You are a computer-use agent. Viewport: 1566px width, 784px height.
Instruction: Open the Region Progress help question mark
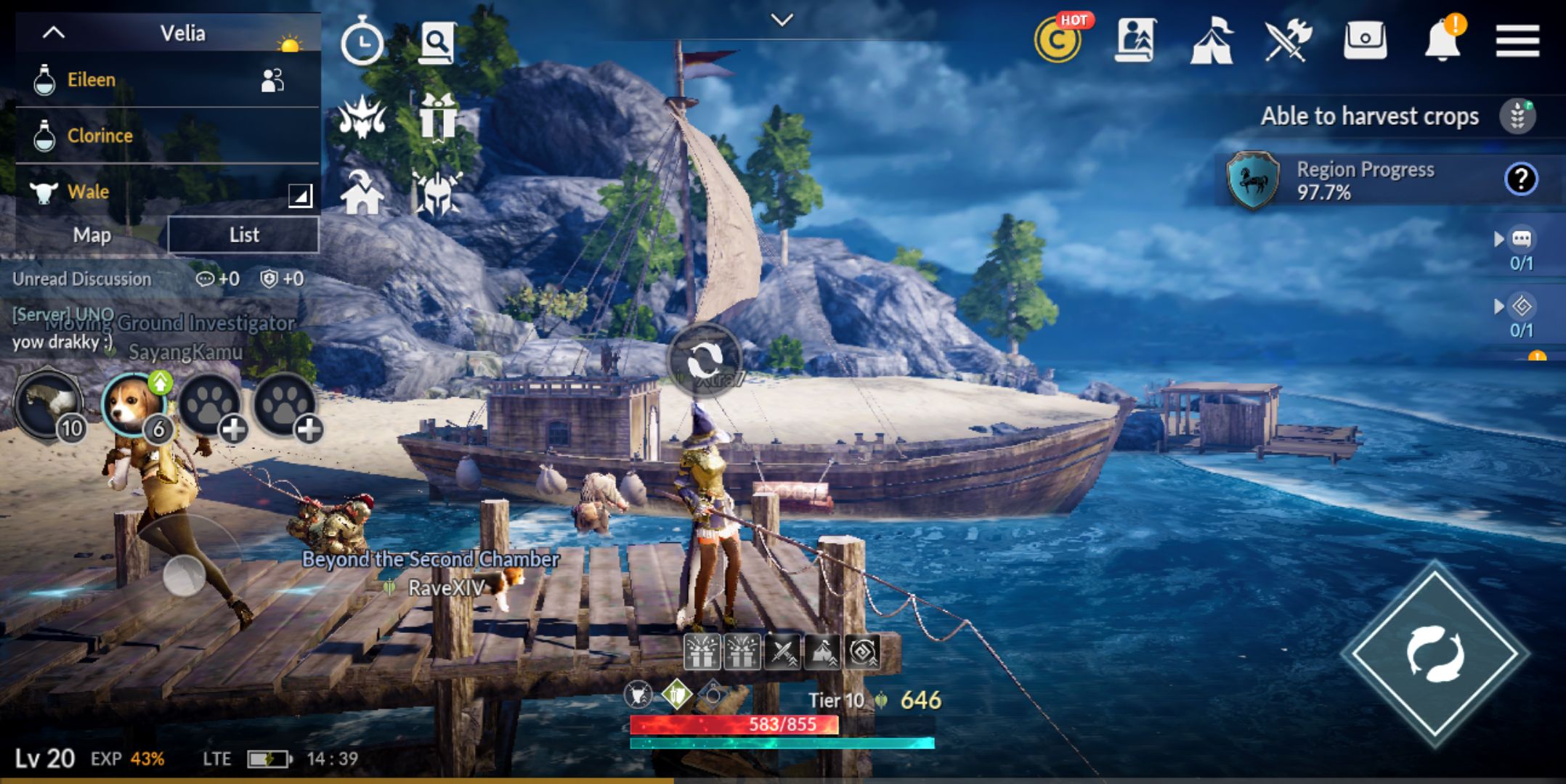click(x=1520, y=179)
